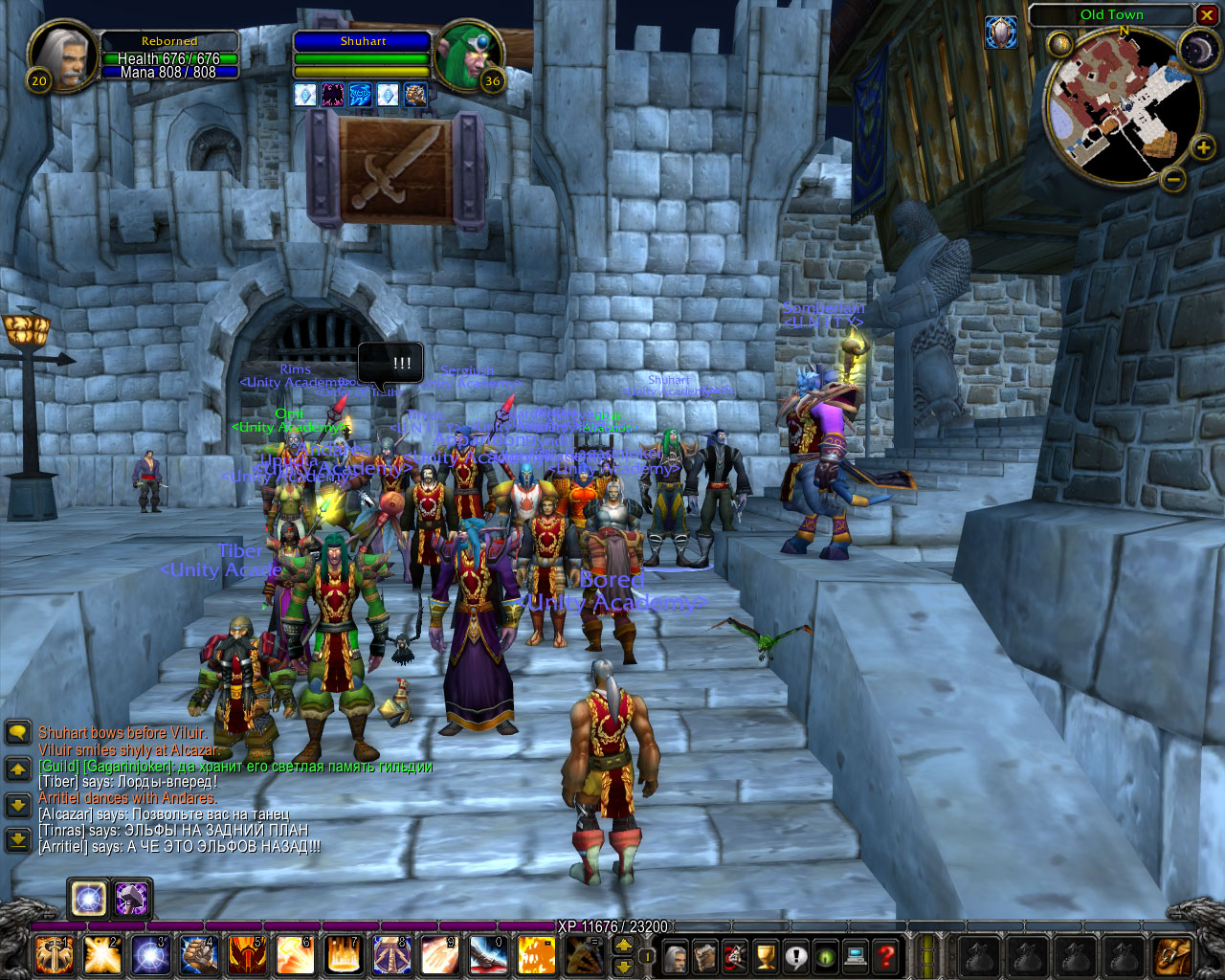Click the crescent moon time-of-day indicator
Screen dimensions: 1225x980
(x=1198, y=50)
